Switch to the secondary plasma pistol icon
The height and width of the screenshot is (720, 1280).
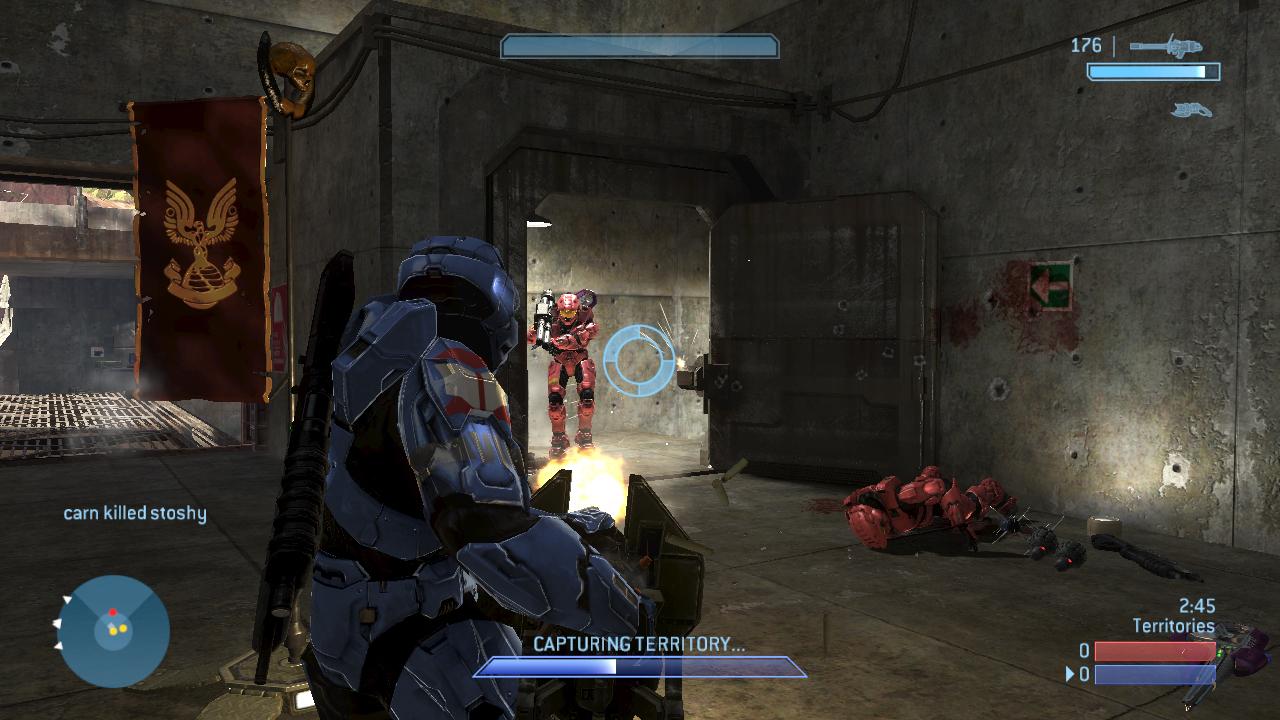click(x=1191, y=109)
